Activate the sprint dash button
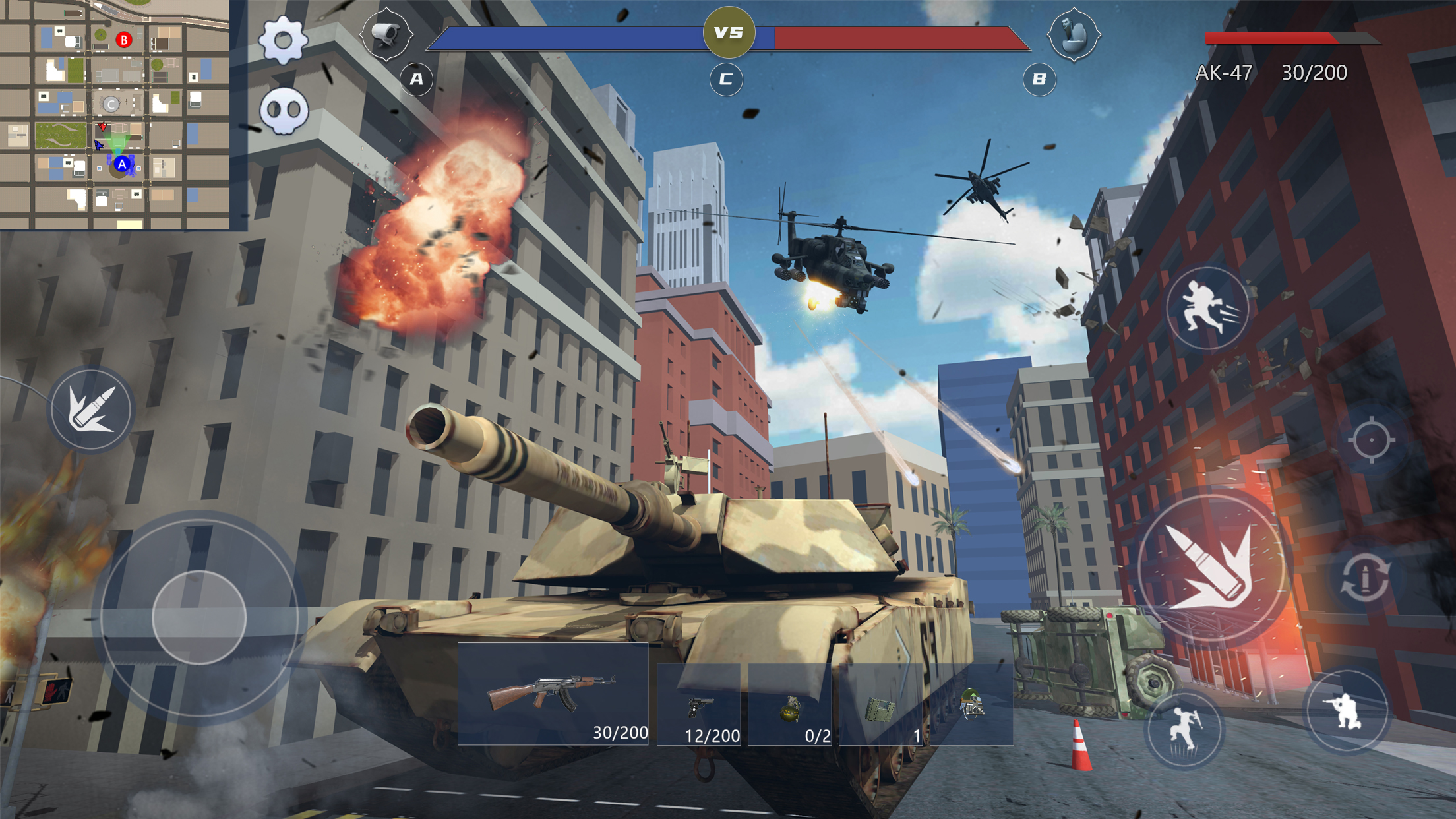 pyautogui.click(x=1207, y=309)
